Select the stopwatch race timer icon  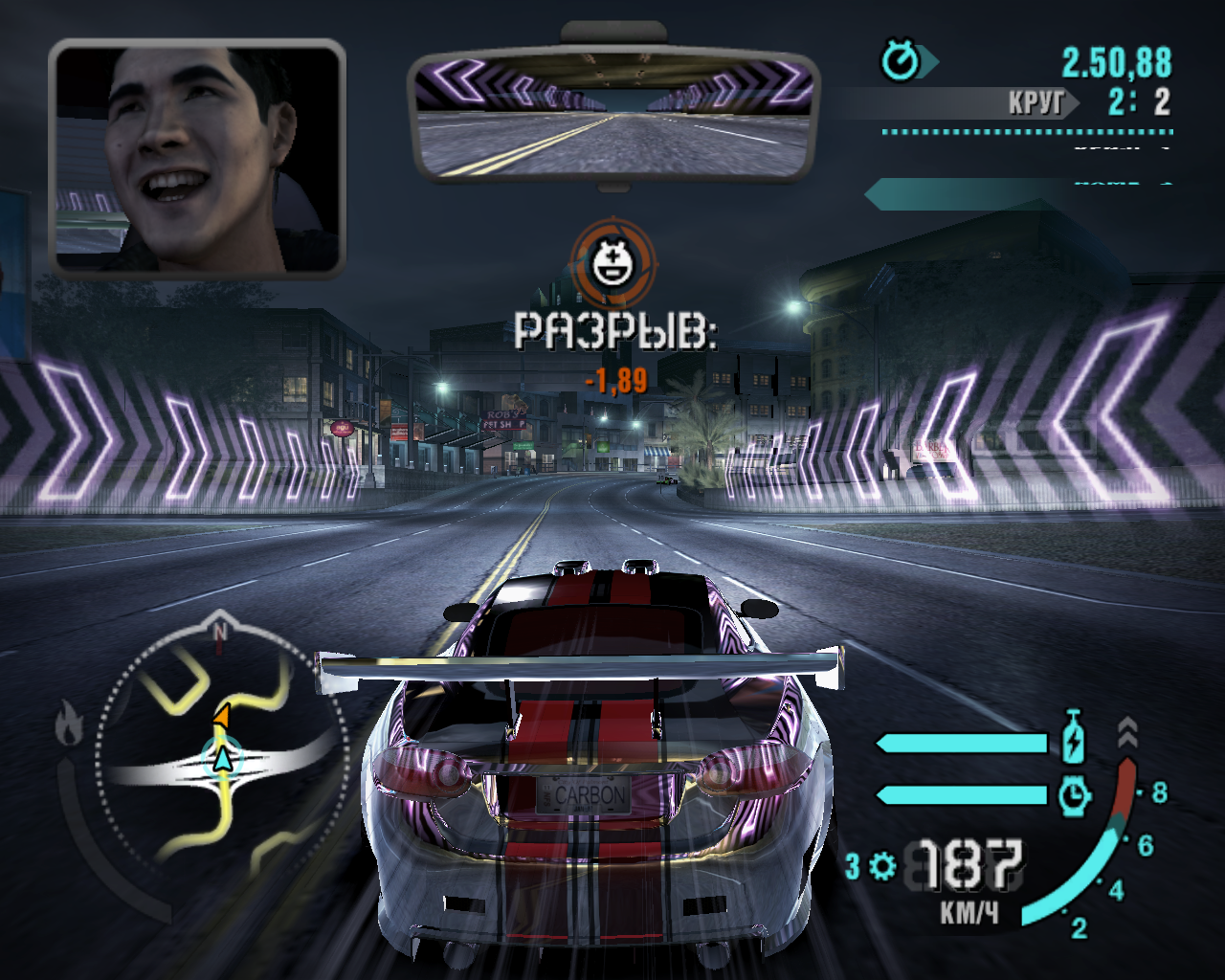tap(900, 61)
